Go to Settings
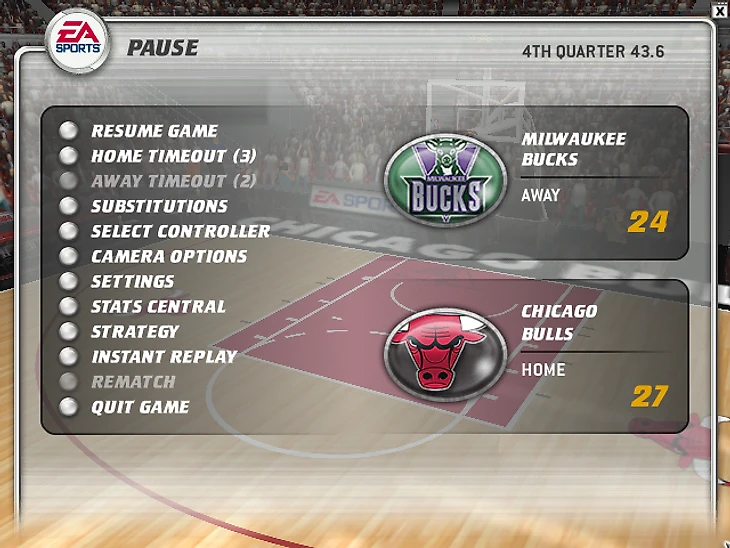The height and width of the screenshot is (548, 730). (x=132, y=281)
